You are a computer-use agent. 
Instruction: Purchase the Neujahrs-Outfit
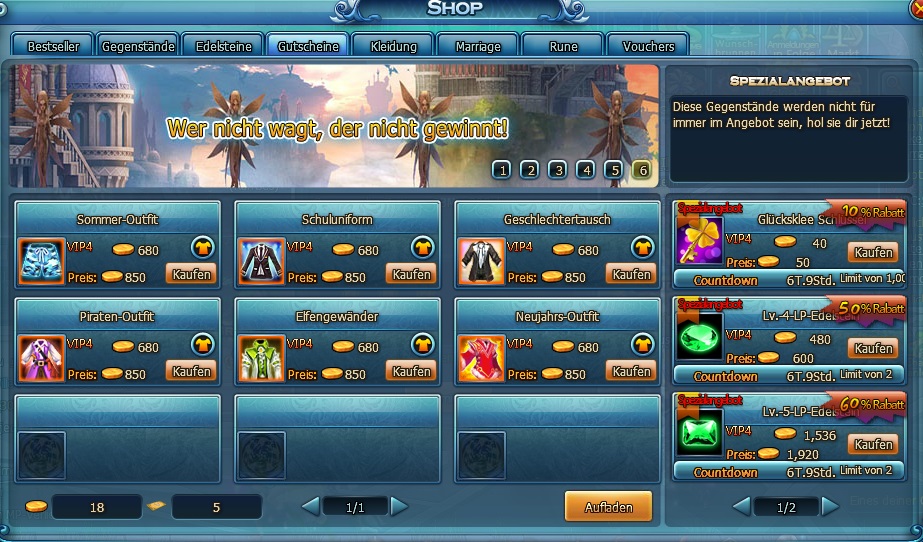pos(631,371)
